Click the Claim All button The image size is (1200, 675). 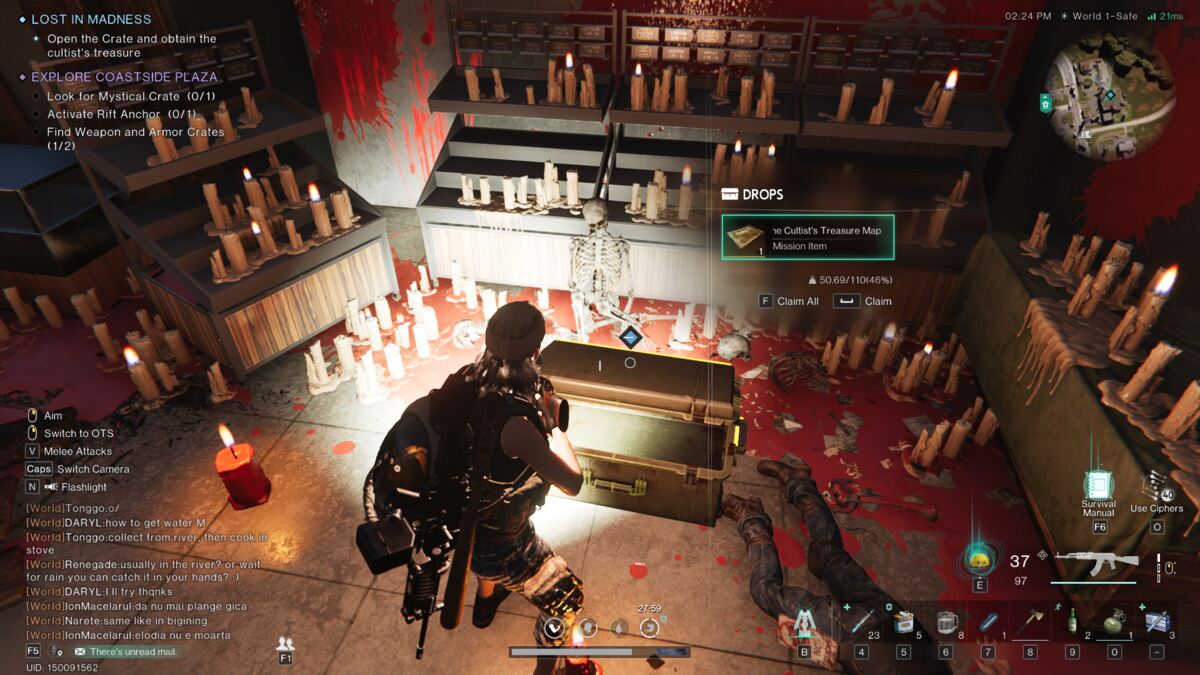pos(789,301)
